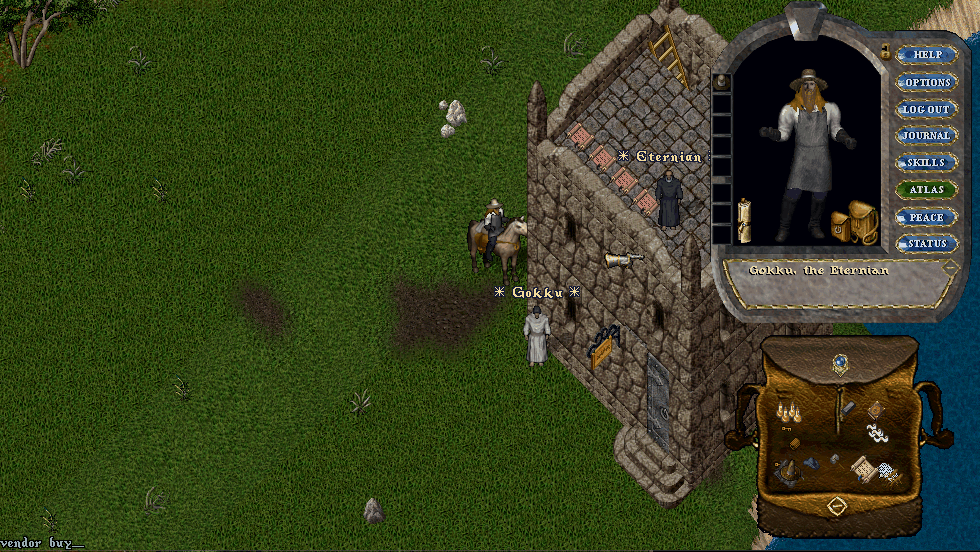980x552 pixels.
Task: Pick the spellbook in the backpack
Action: pos(877,409)
